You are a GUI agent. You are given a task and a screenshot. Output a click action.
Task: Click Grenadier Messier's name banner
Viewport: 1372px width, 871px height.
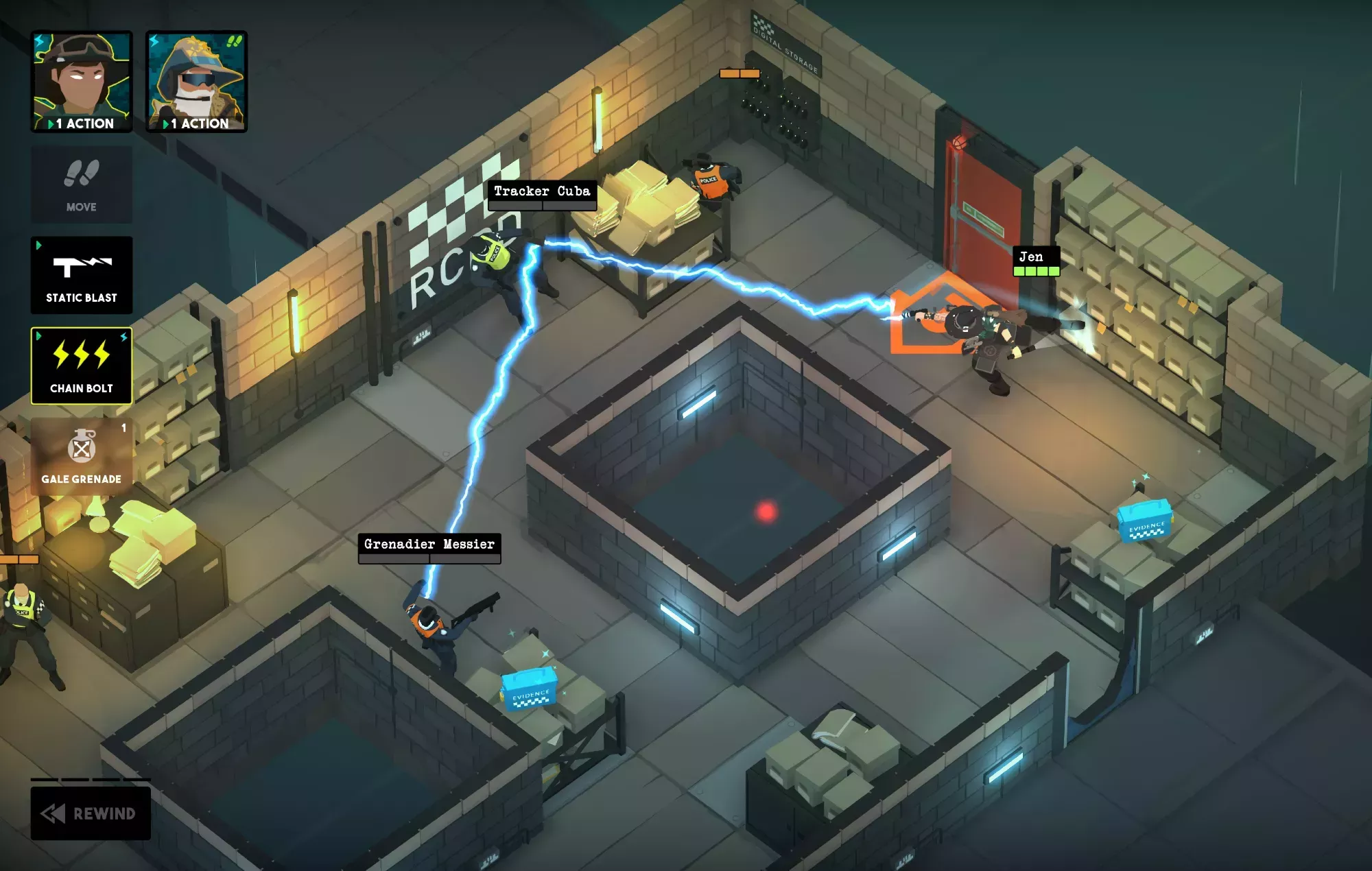tap(429, 545)
